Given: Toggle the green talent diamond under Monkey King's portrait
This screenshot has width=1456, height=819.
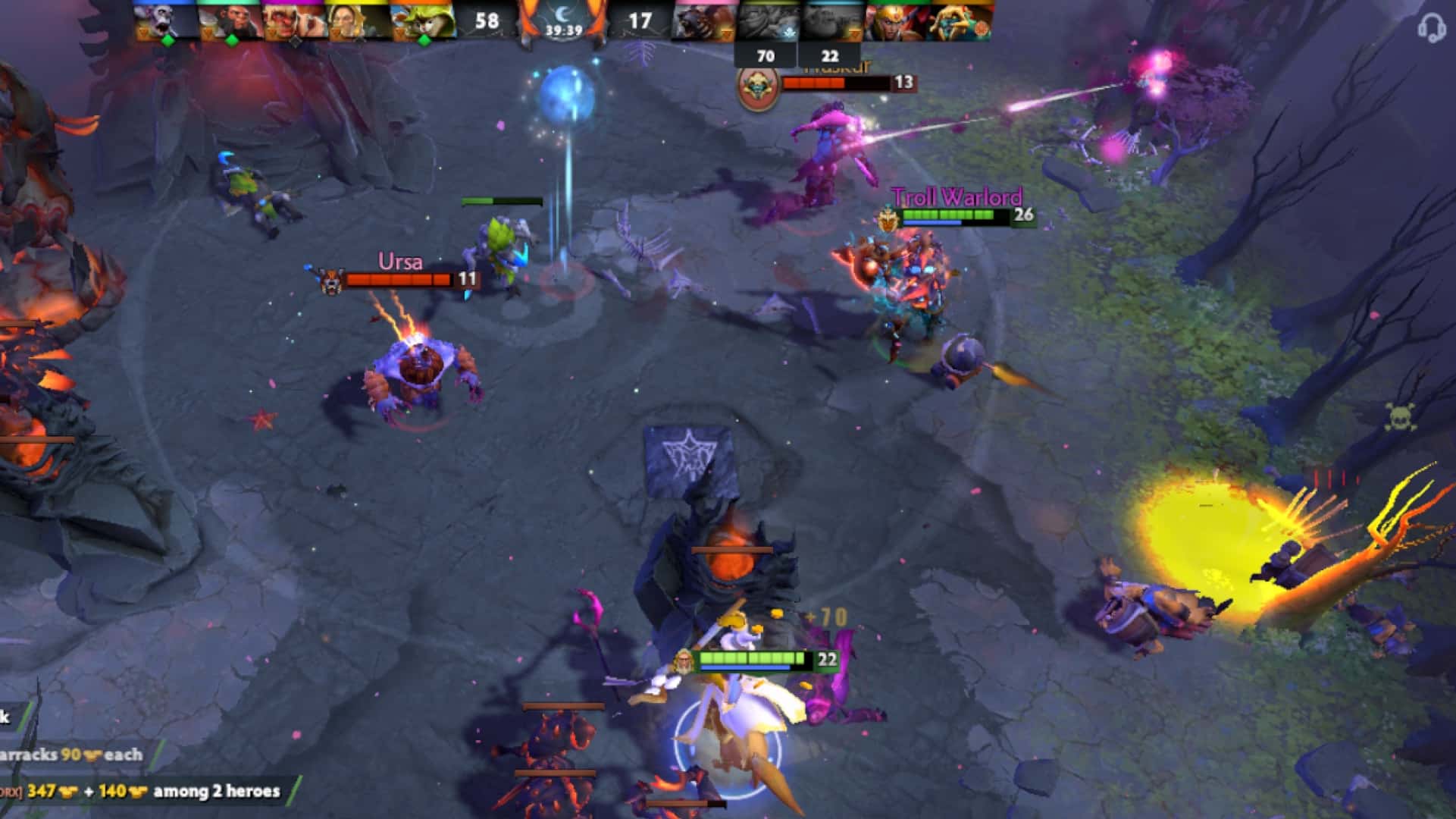Looking at the screenshot, I should 231,39.
